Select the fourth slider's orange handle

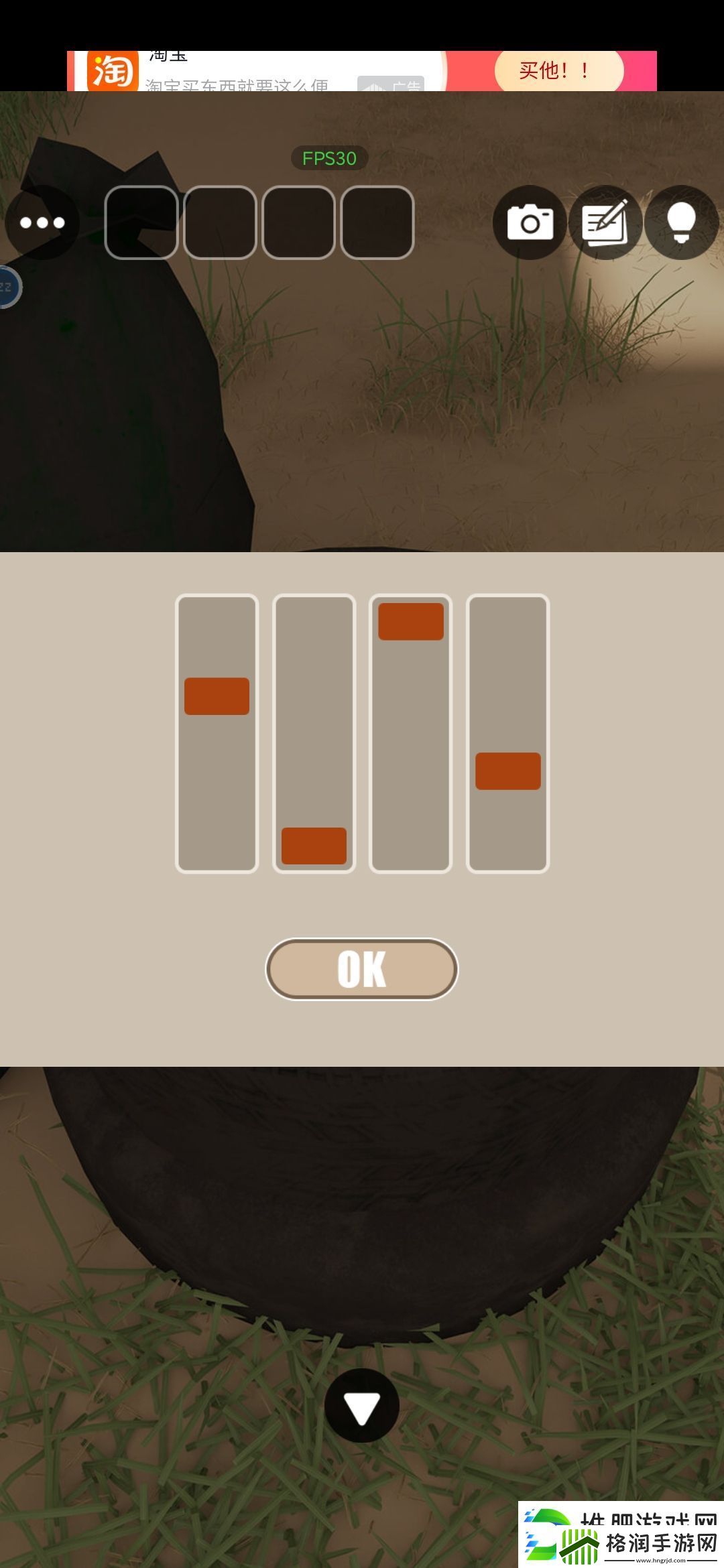click(508, 771)
